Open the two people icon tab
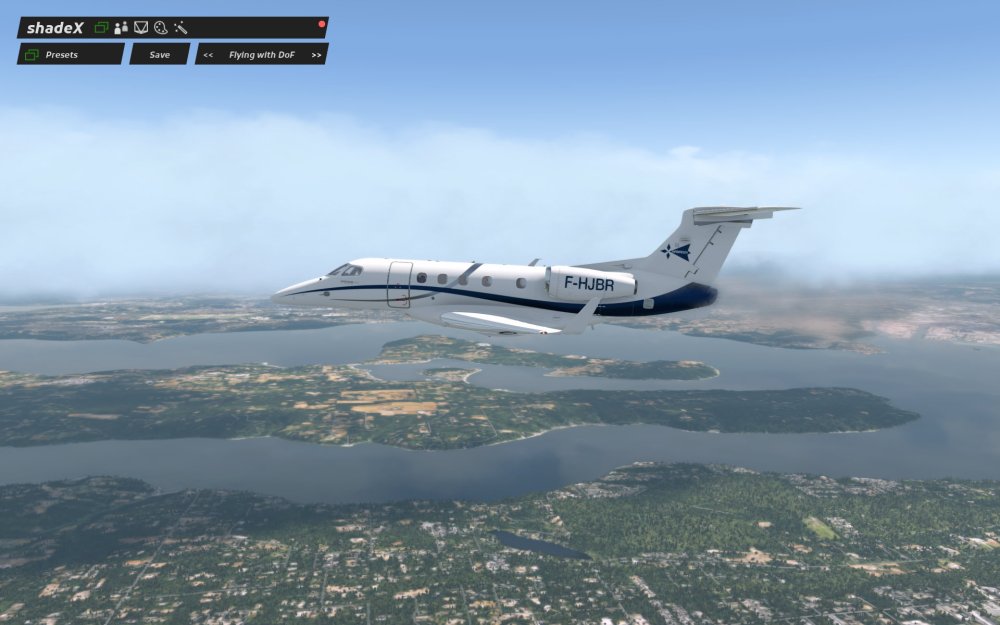This screenshot has width=1000, height=625. pos(121,28)
